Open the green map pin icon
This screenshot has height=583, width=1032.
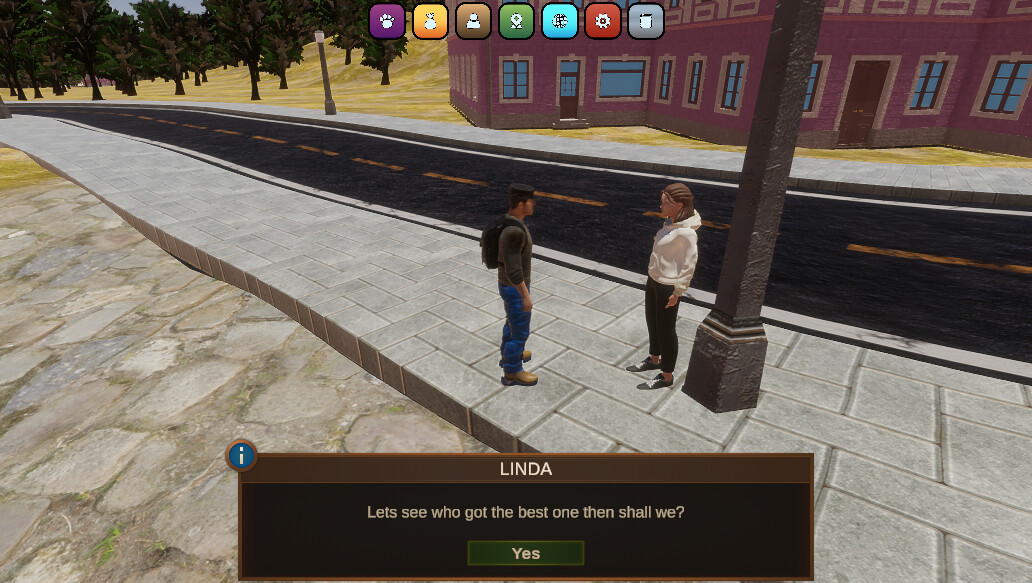[x=517, y=21]
